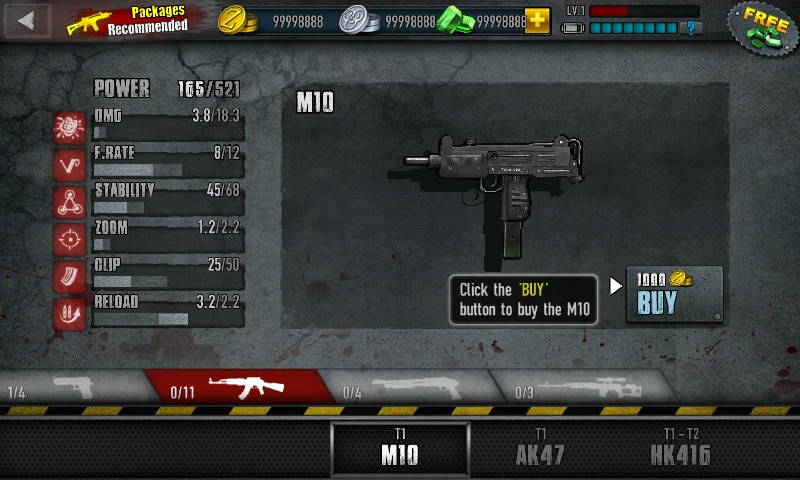Go back with the arrow button
This screenshot has width=800, height=480.
click(26, 19)
